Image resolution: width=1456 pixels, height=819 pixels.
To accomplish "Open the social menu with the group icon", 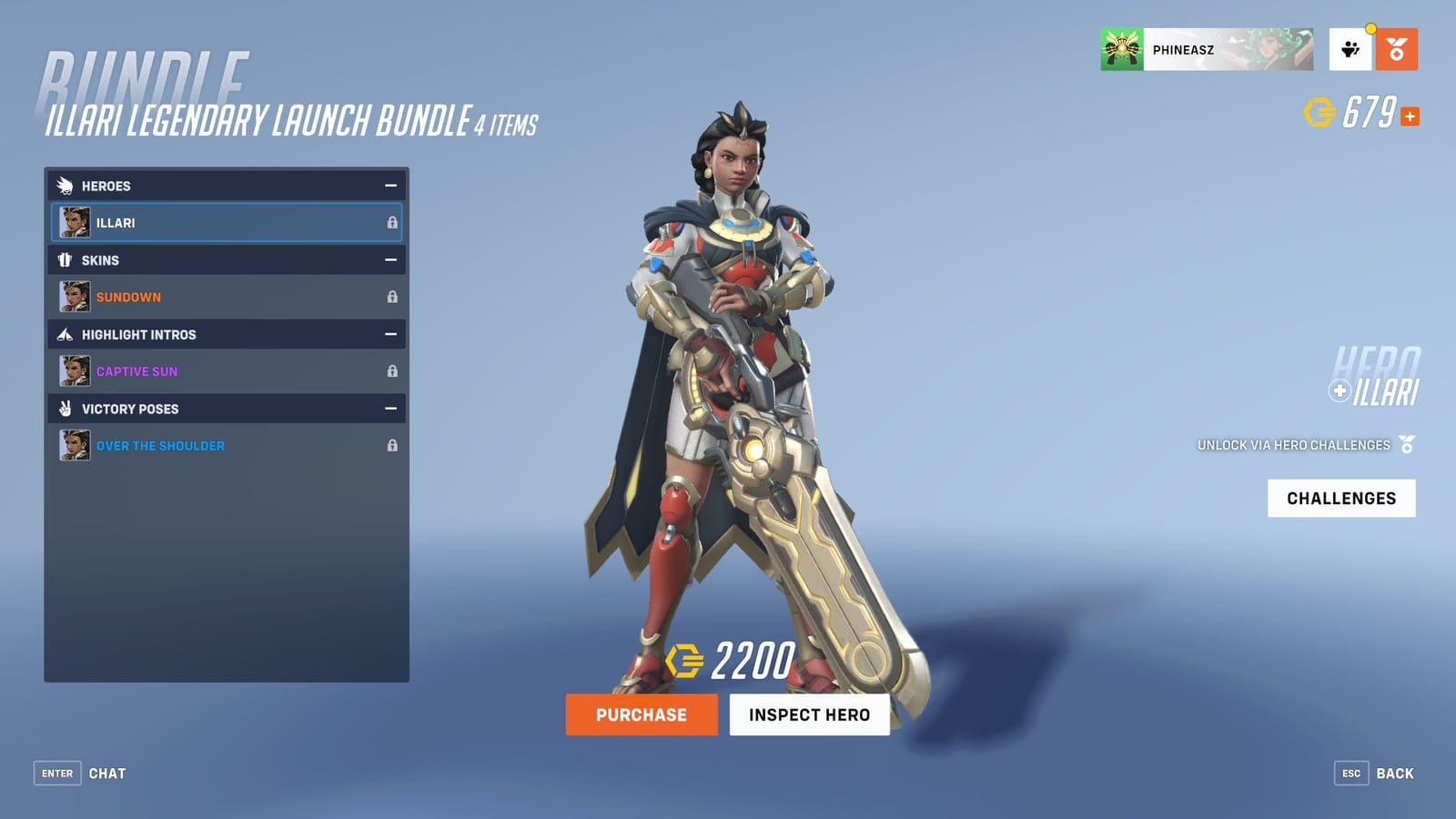I will point(1350,50).
